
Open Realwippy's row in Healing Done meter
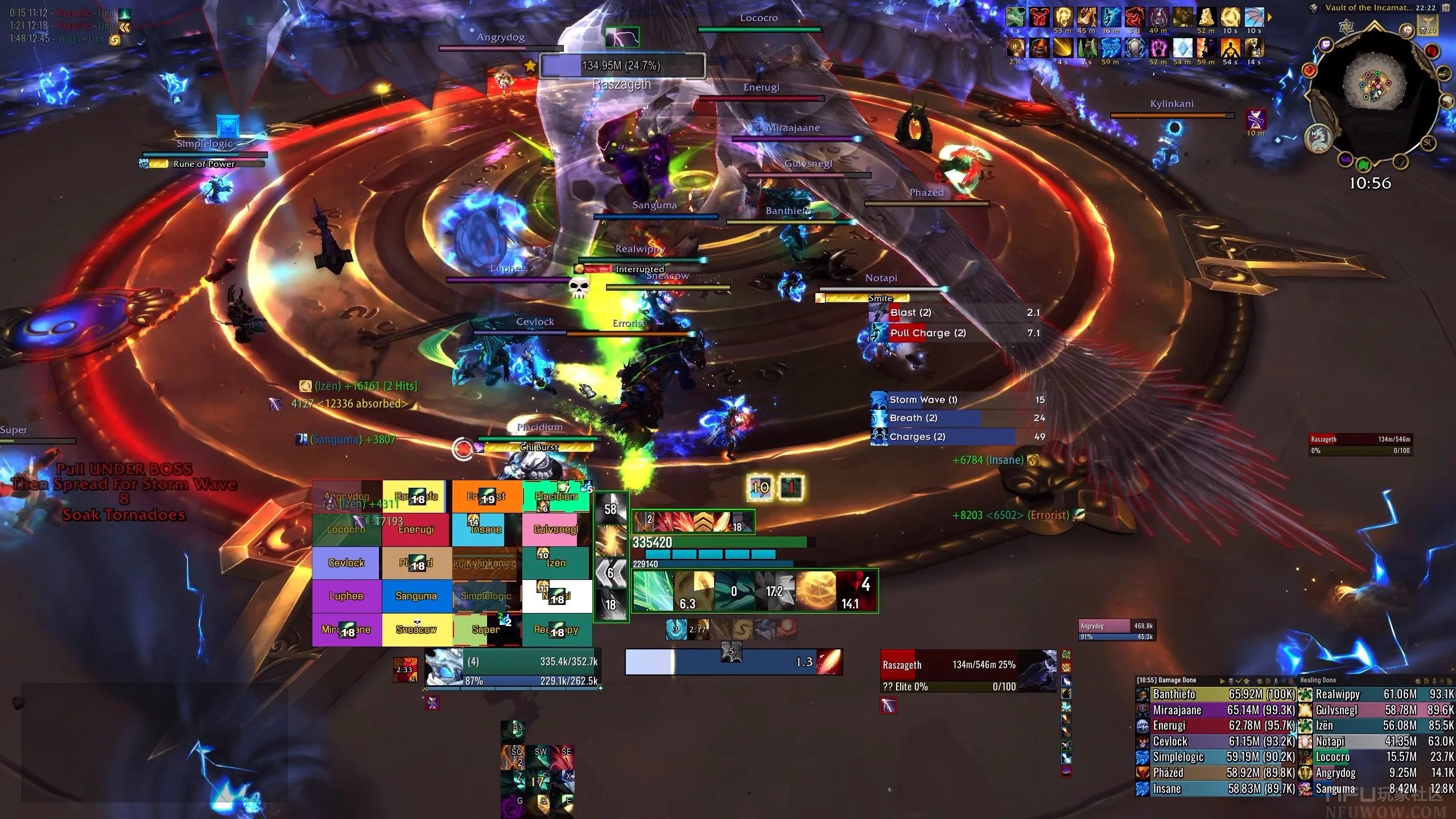pyautogui.click(x=1376, y=694)
